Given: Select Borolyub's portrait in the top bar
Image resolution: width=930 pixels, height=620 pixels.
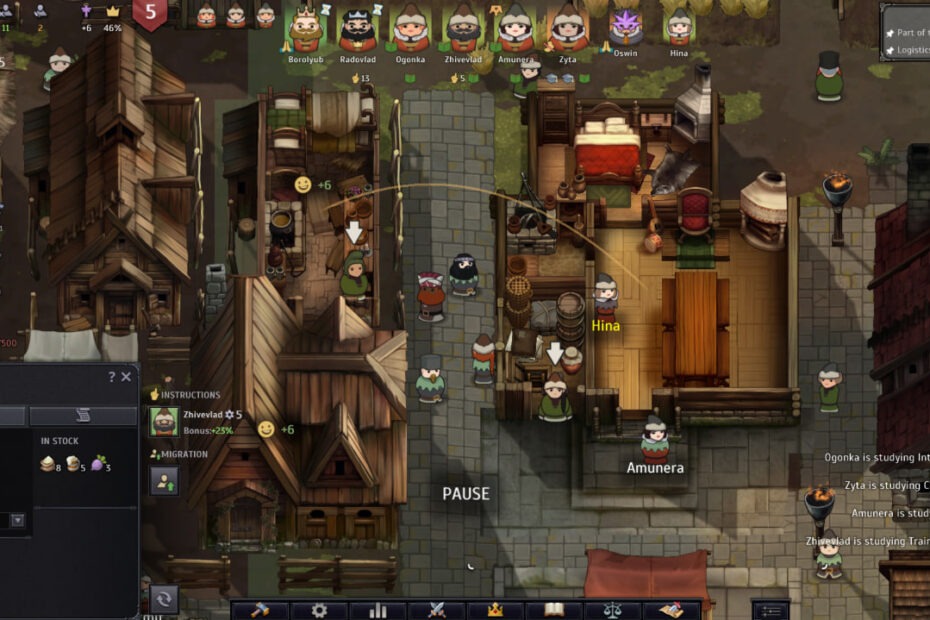Looking at the screenshot, I should tap(305, 28).
